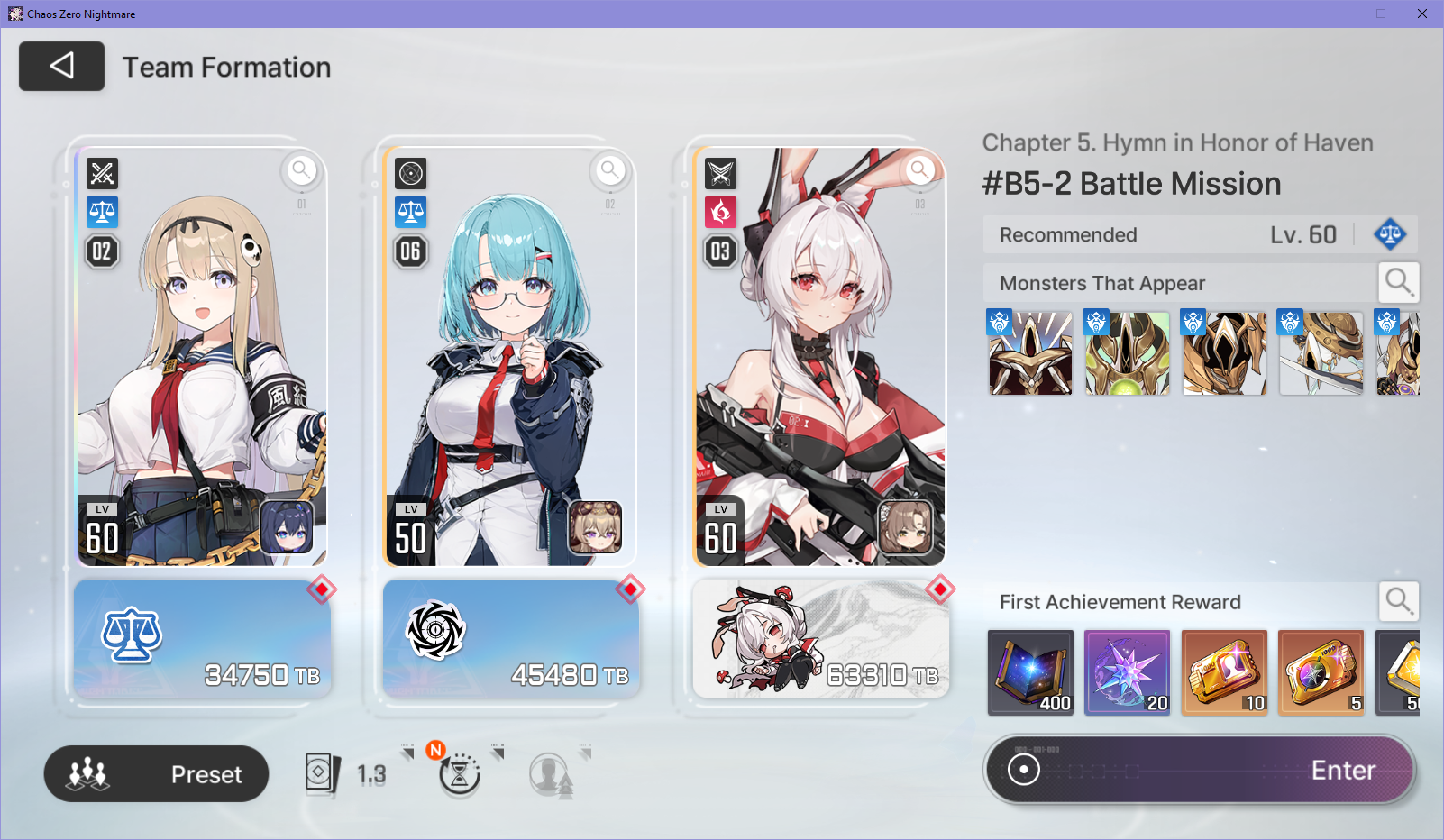The height and width of the screenshot is (840, 1444).
Task: Open the hourglass timer icon marked N
Action: [x=460, y=773]
